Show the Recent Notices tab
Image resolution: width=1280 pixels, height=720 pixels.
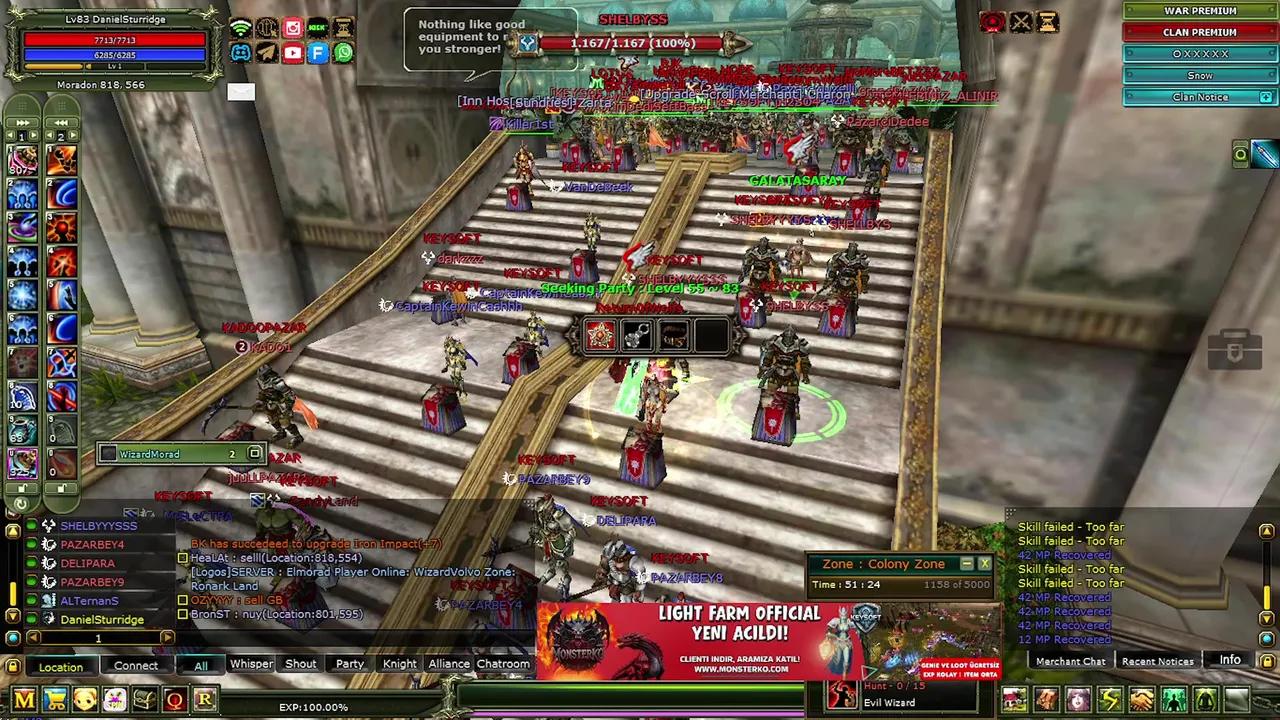click(1157, 661)
